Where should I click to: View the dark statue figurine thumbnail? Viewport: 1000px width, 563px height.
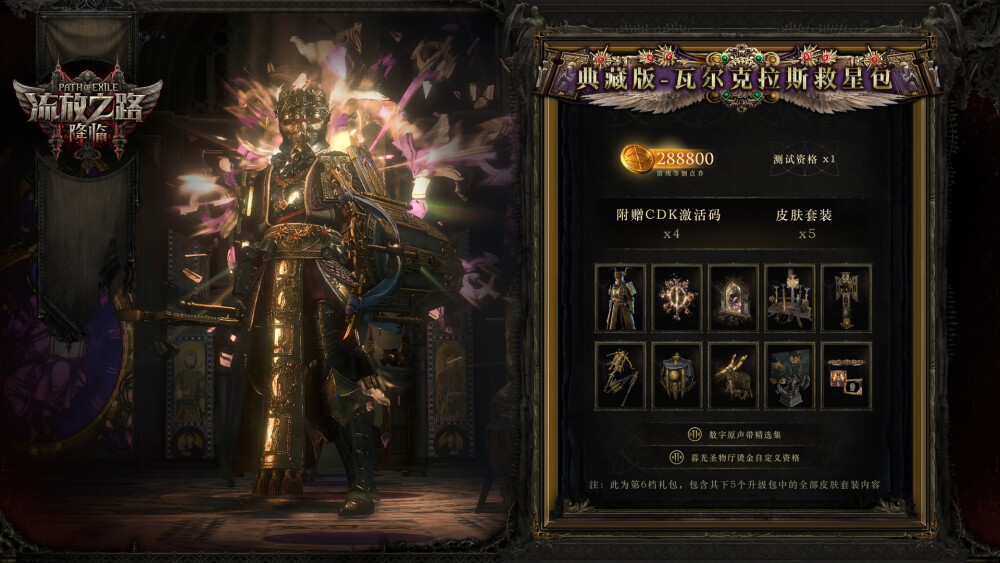tap(790, 376)
